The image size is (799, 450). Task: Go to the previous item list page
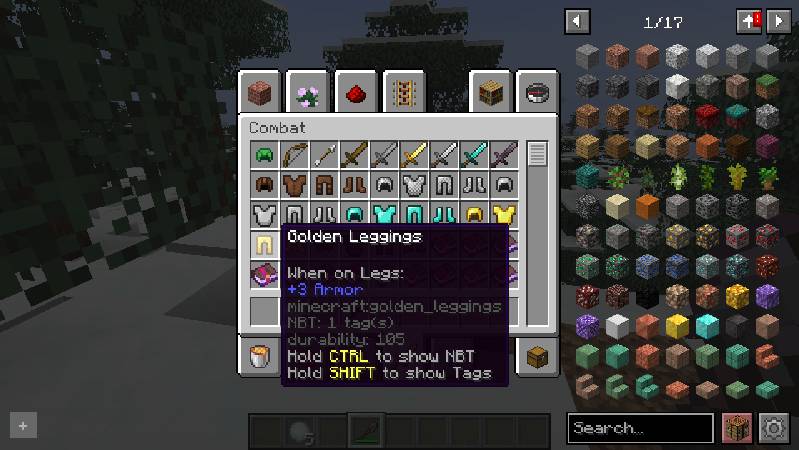point(577,21)
